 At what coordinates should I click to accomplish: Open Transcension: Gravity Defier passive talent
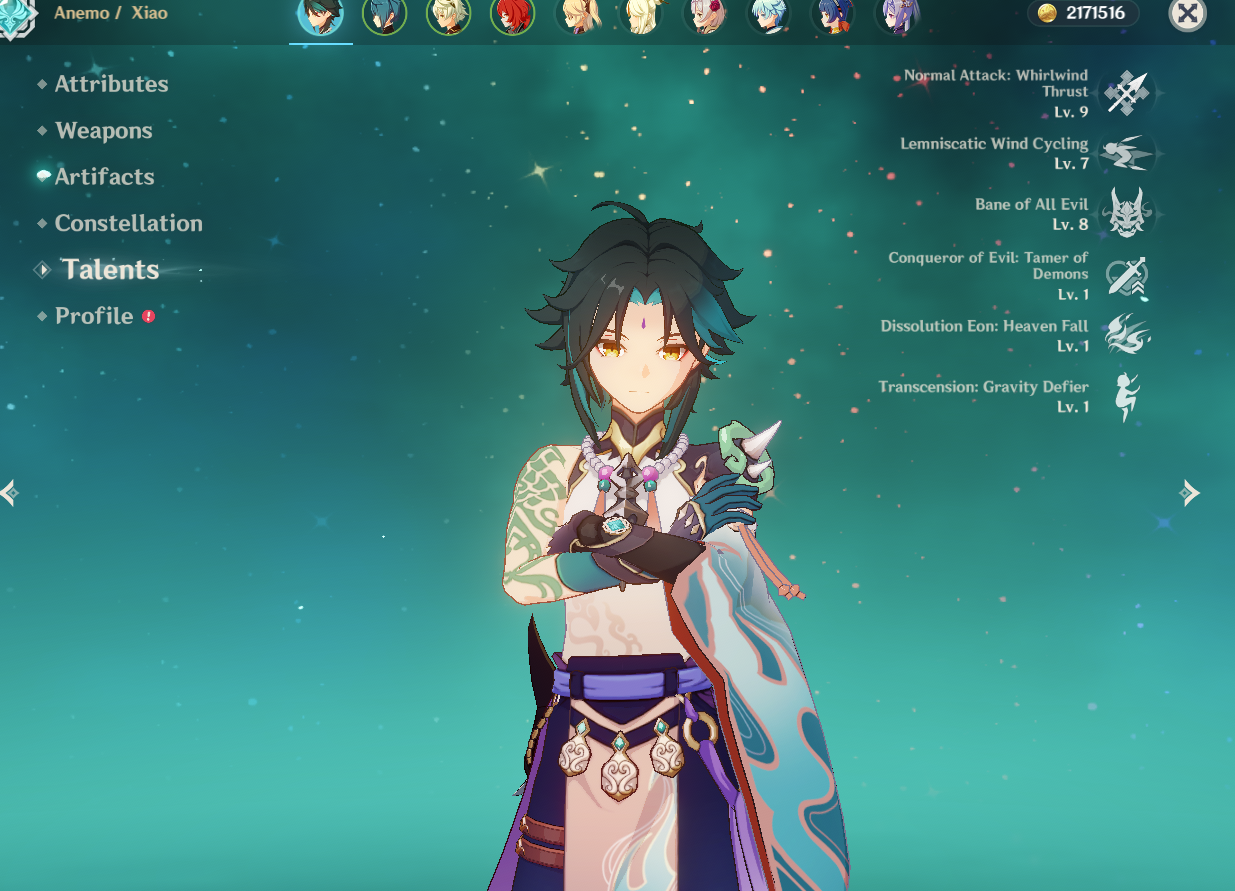coord(1128,396)
